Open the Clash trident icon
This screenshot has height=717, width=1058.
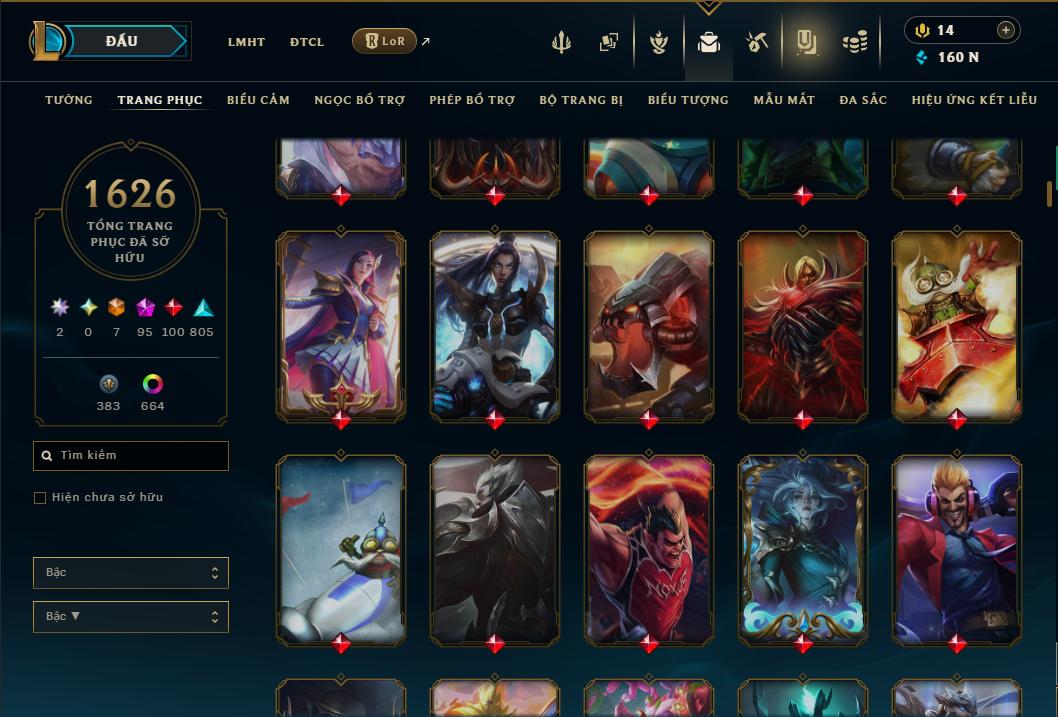pyautogui.click(x=561, y=42)
